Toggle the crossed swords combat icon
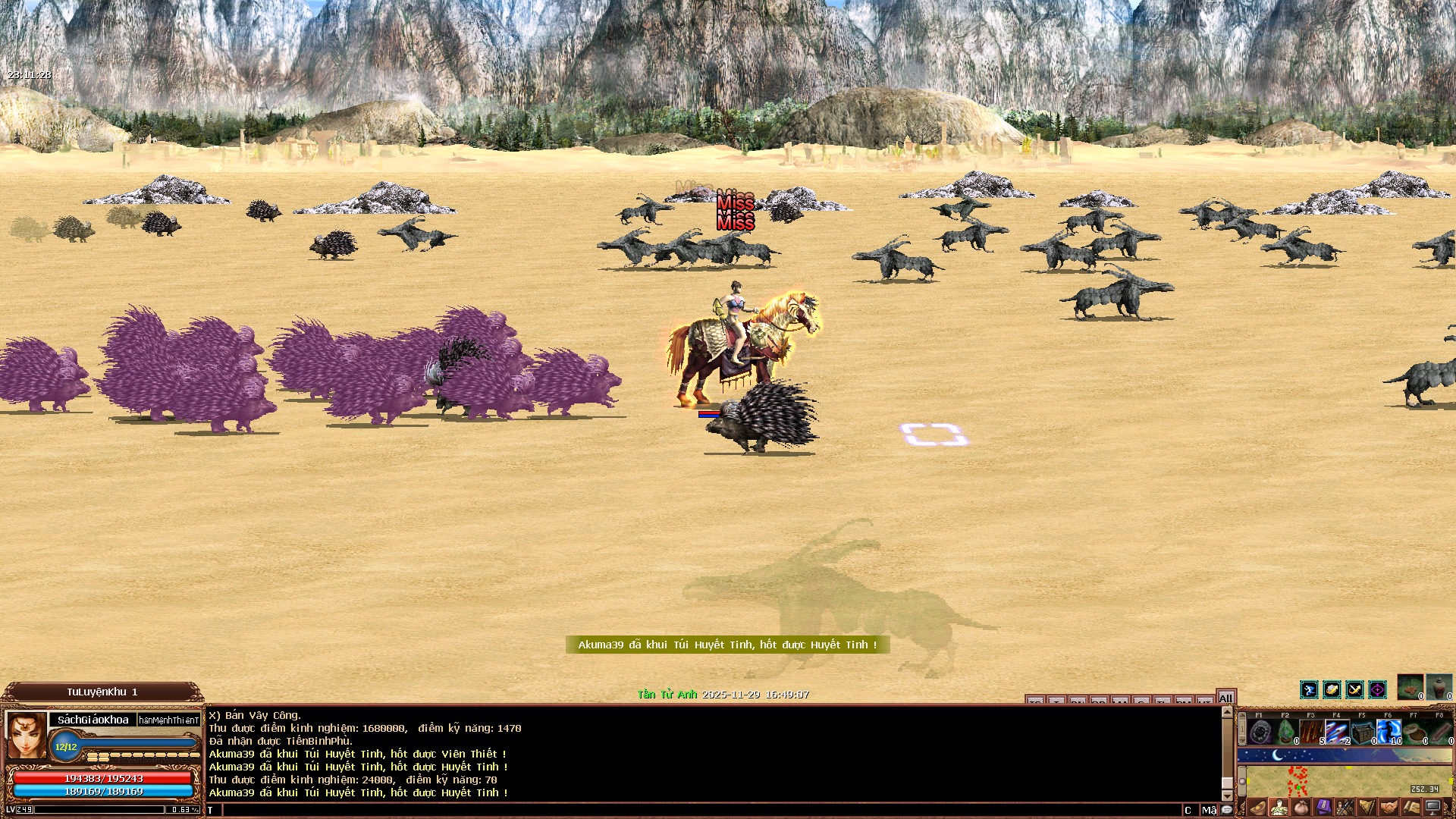The width and height of the screenshot is (1456, 819). click(x=1354, y=689)
